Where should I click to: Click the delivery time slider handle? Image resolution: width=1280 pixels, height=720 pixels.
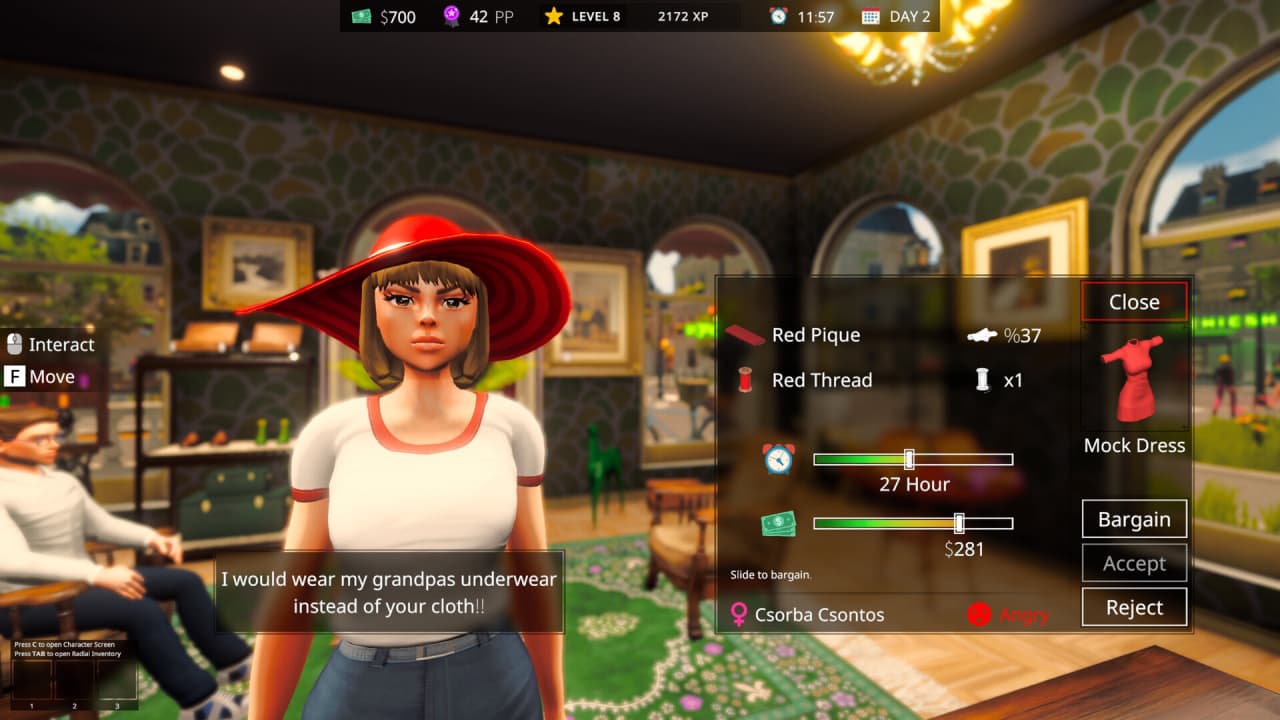pyautogui.click(x=909, y=459)
